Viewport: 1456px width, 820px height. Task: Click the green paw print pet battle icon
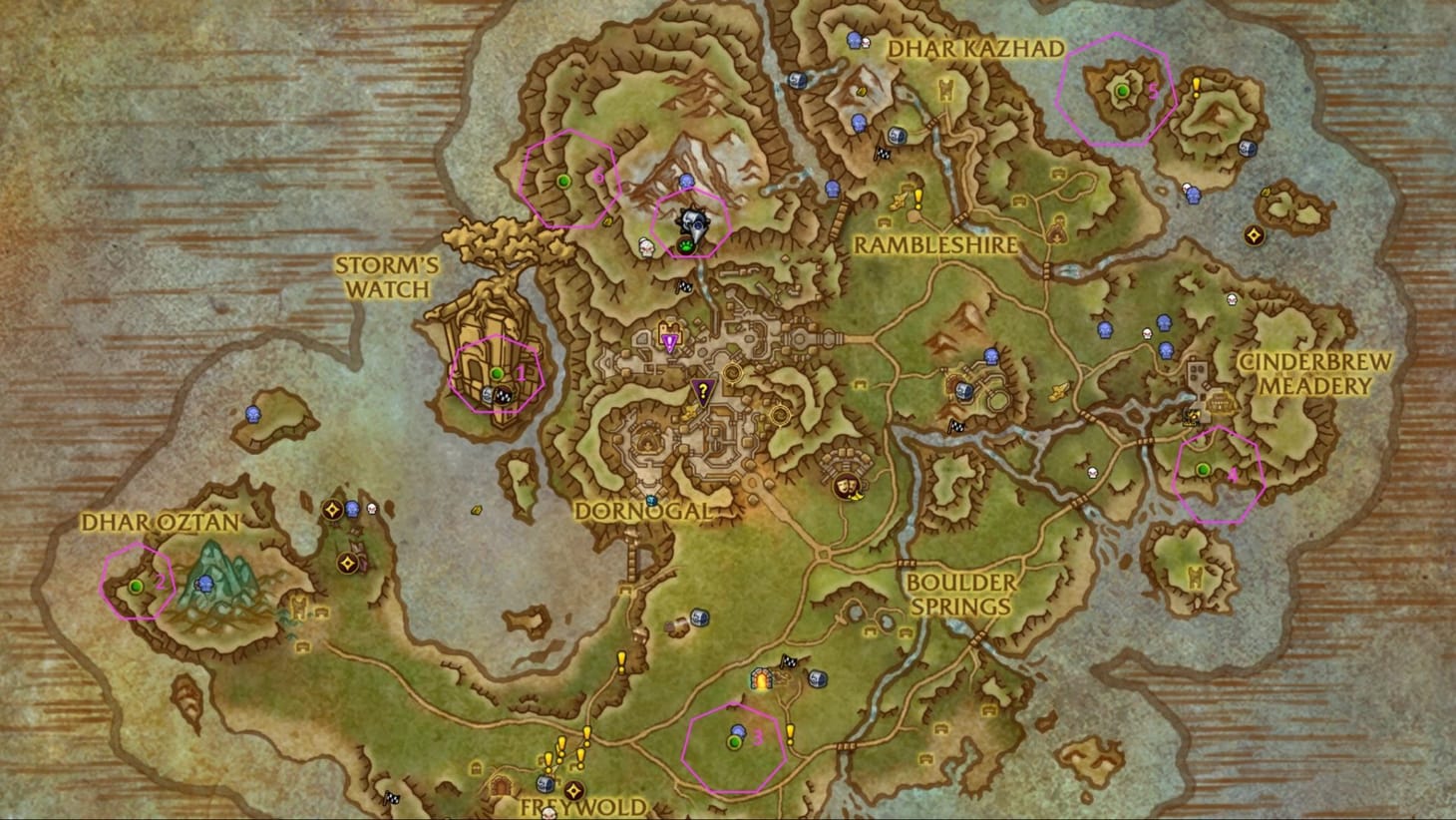tap(686, 245)
